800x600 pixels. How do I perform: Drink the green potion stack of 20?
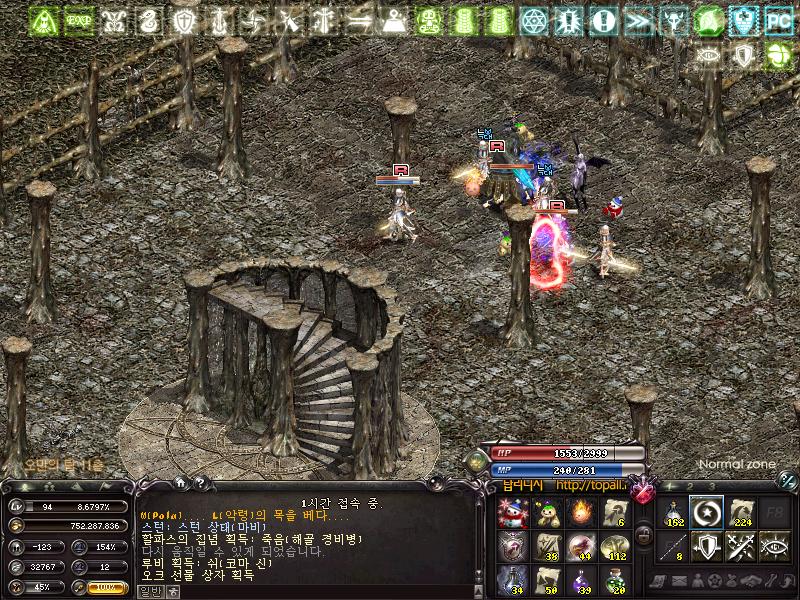(x=614, y=579)
